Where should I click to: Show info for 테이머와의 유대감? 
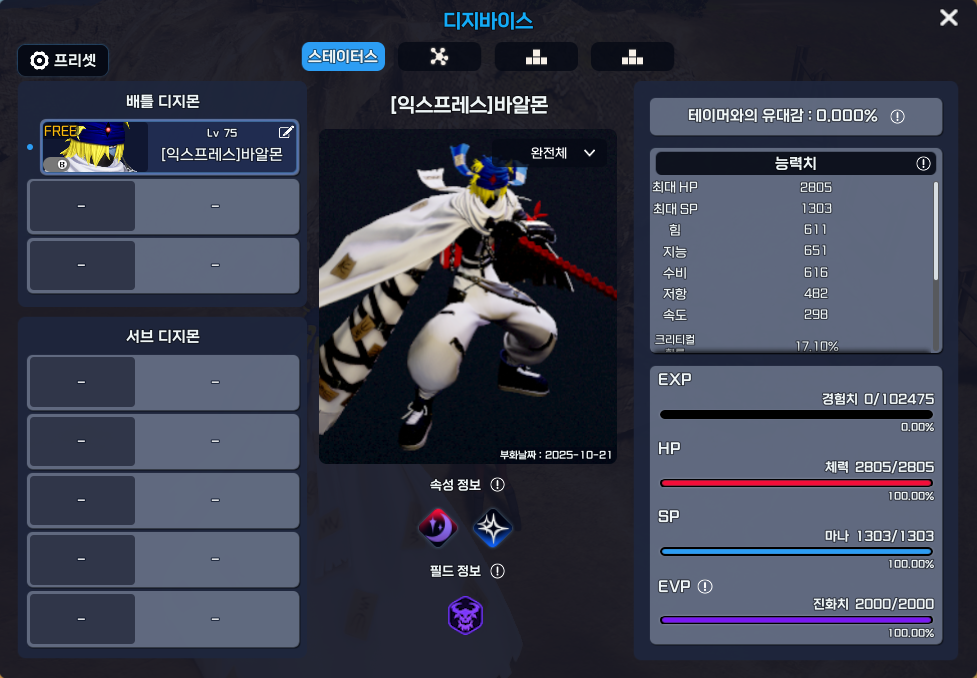click(897, 116)
